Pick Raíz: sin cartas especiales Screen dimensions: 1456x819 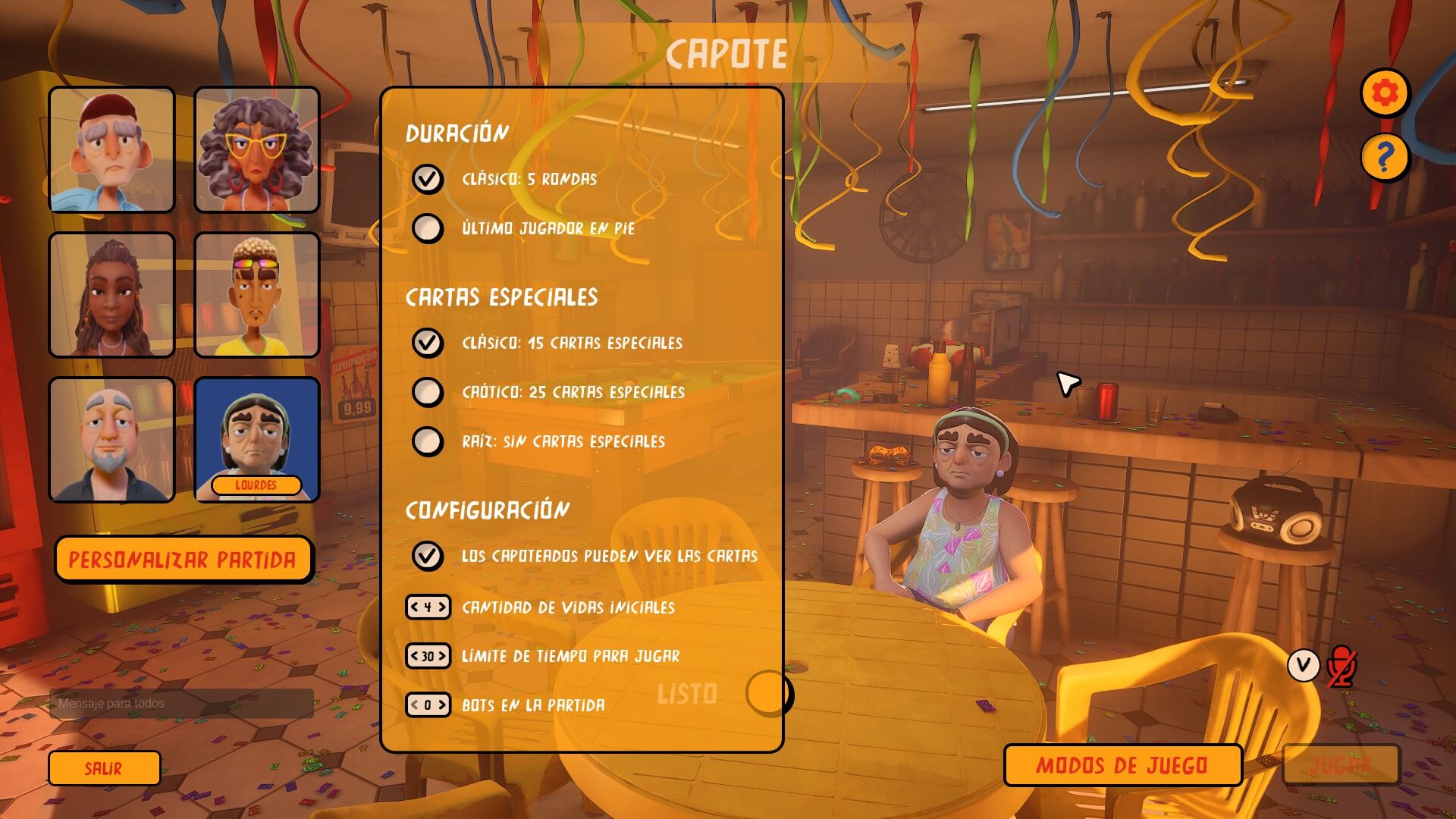coord(428,441)
